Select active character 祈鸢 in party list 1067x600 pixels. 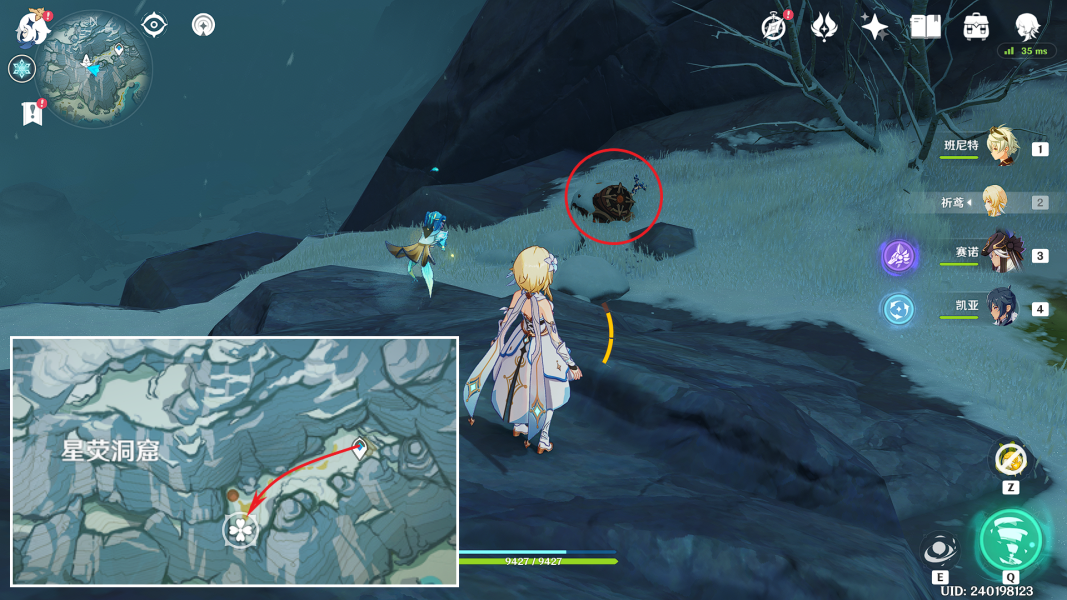(x=996, y=202)
